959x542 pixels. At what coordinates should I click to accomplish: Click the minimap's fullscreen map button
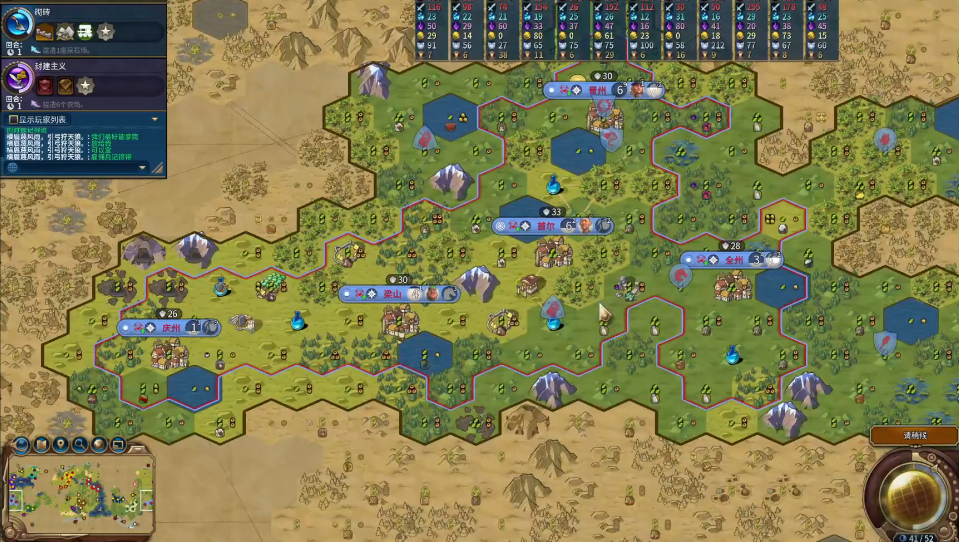118,444
